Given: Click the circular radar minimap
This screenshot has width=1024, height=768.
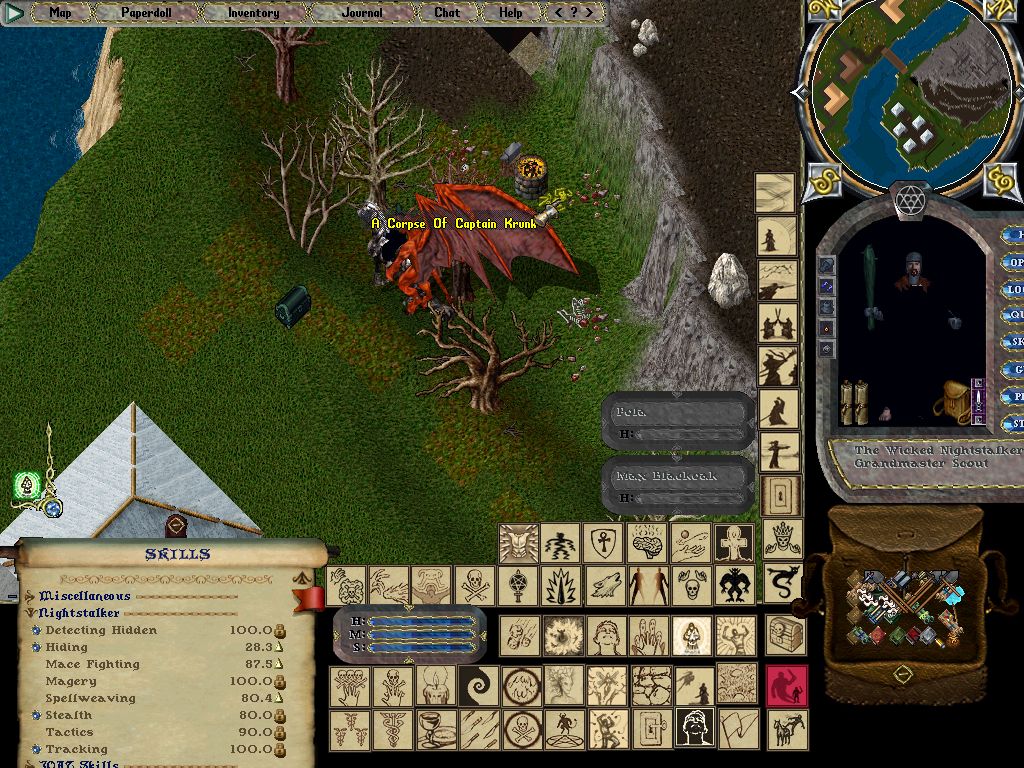Looking at the screenshot, I should pyautogui.click(x=908, y=96).
